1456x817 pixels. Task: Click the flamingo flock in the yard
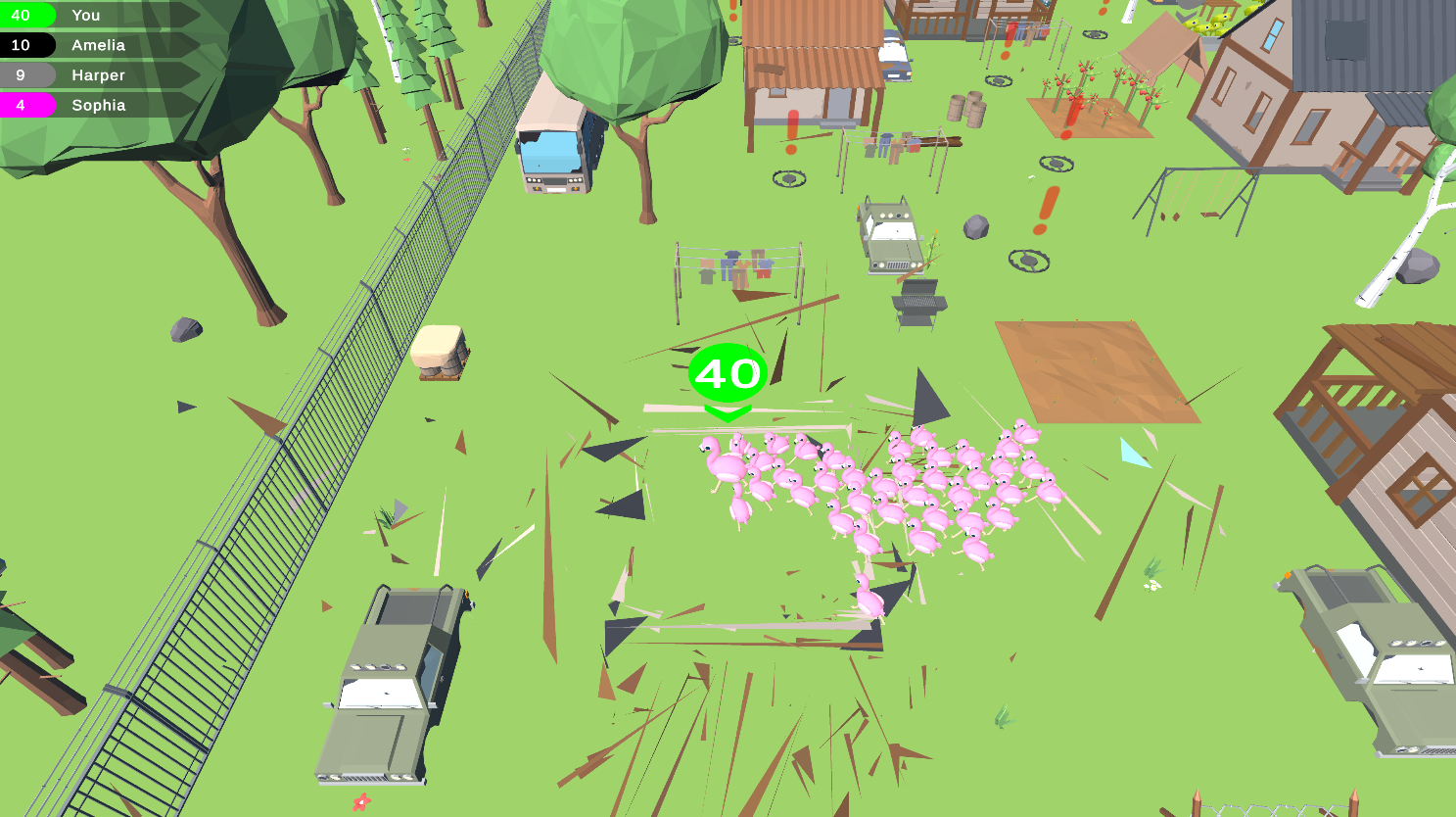tap(881, 490)
